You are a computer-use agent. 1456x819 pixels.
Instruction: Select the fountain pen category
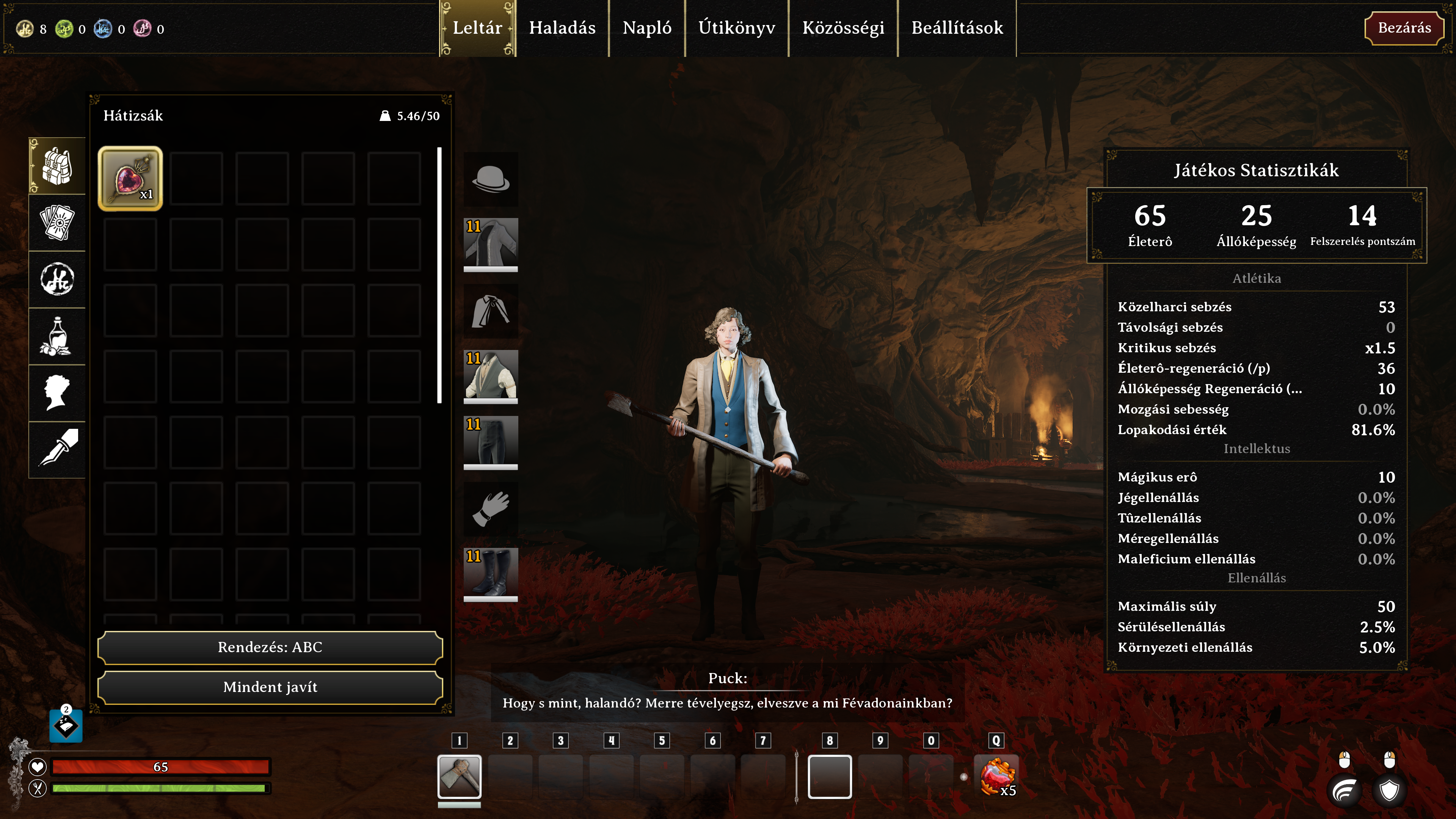point(57,449)
